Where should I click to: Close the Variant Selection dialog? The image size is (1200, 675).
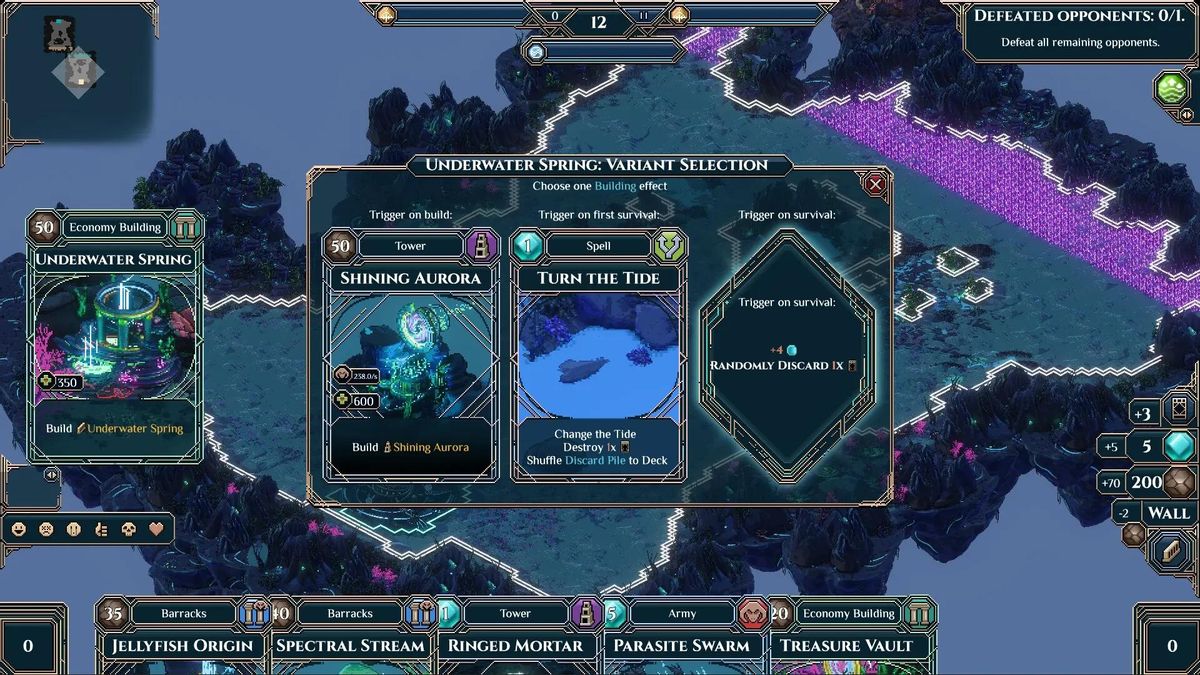point(876,184)
